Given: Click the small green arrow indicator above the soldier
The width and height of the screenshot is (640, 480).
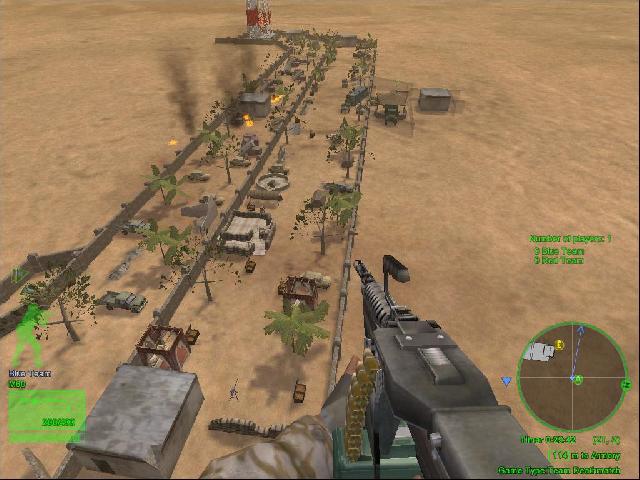Looking at the screenshot, I should tap(17, 274).
